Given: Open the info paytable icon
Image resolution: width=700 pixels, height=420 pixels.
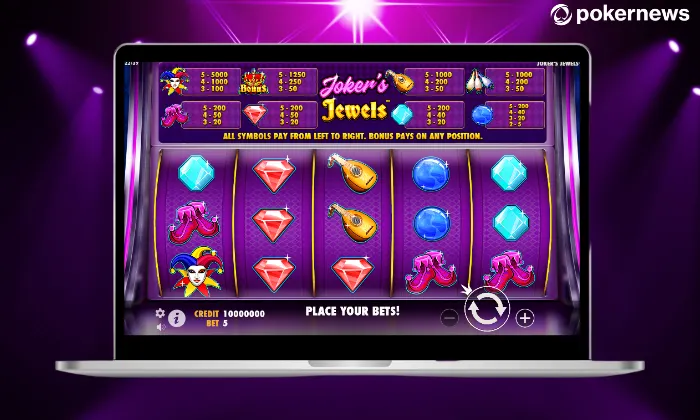Looking at the screenshot, I should [177, 319].
